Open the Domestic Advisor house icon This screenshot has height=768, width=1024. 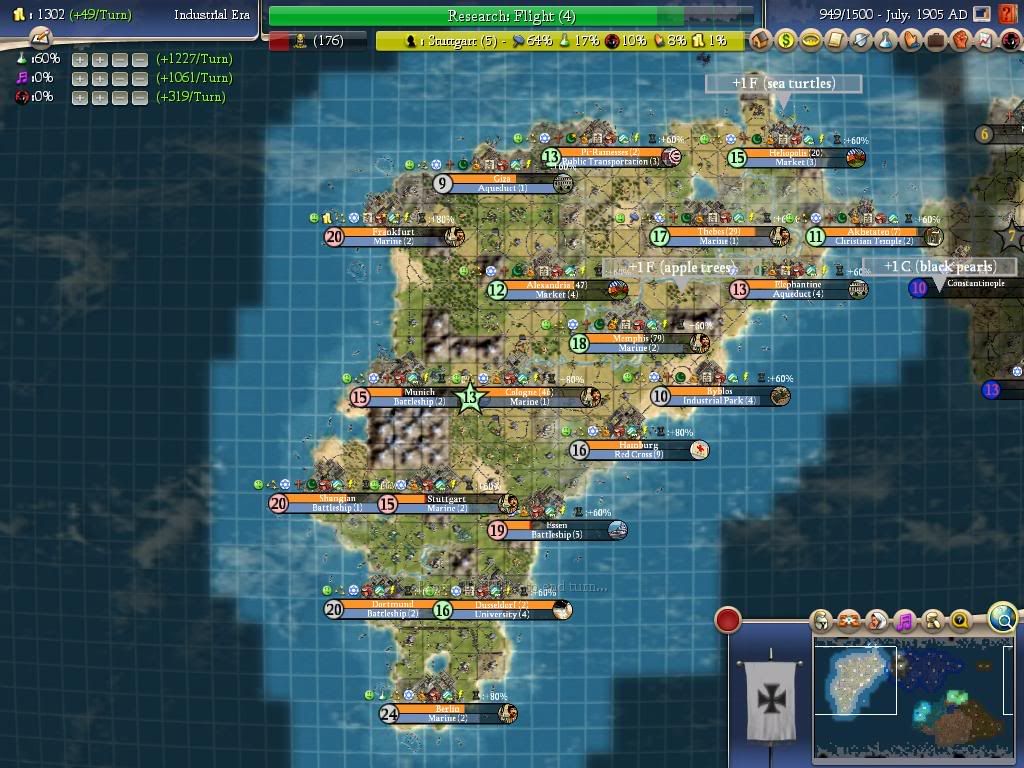(761, 41)
